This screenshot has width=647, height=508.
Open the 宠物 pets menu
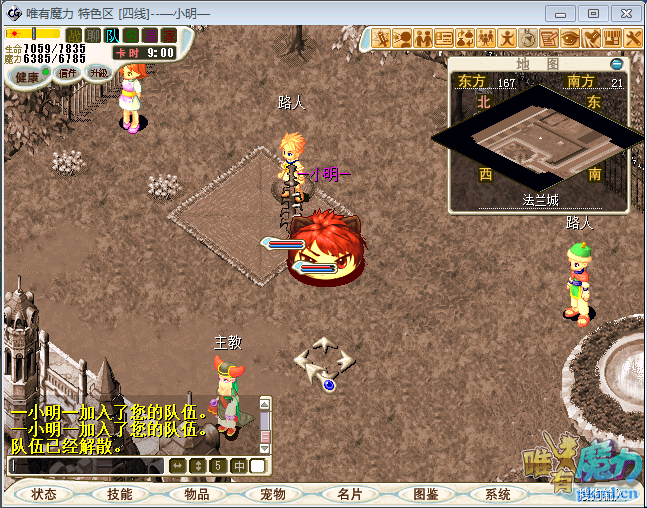pyautogui.click(x=272, y=494)
